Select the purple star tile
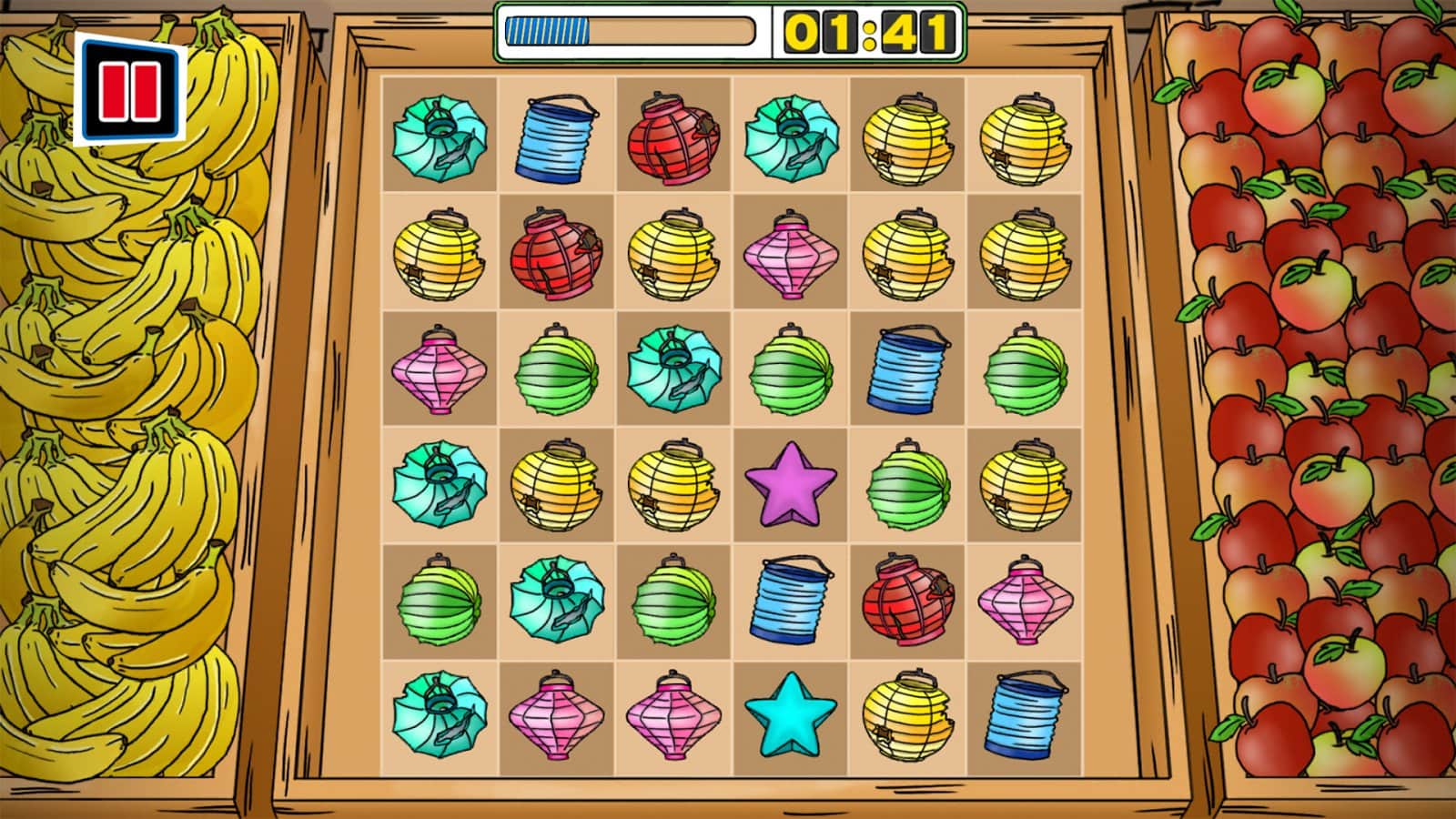1456x819 pixels. 790,484
